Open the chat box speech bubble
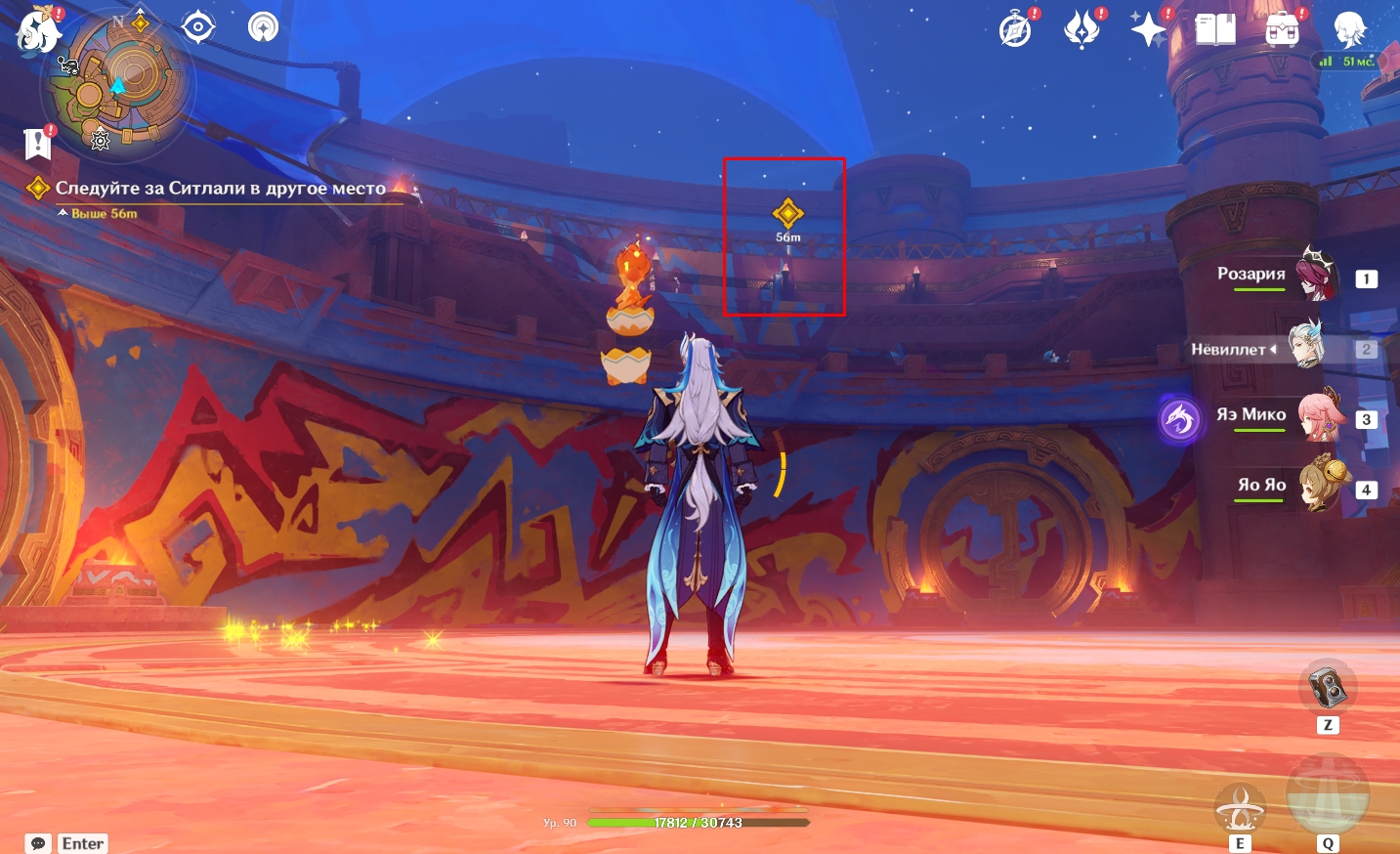The width and height of the screenshot is (1400, 854). click(x=38, y=843)
